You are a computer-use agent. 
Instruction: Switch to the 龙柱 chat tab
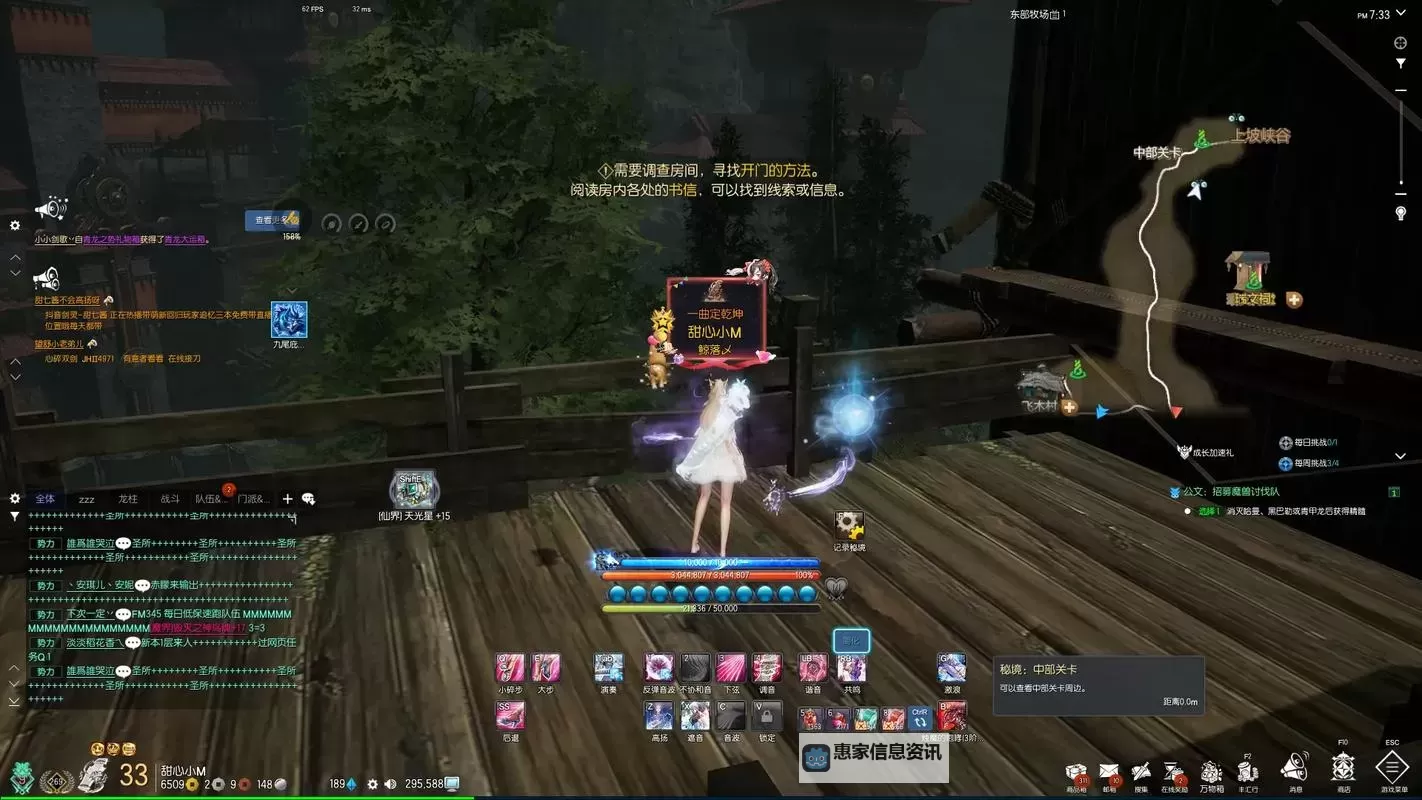coord(128,499)
